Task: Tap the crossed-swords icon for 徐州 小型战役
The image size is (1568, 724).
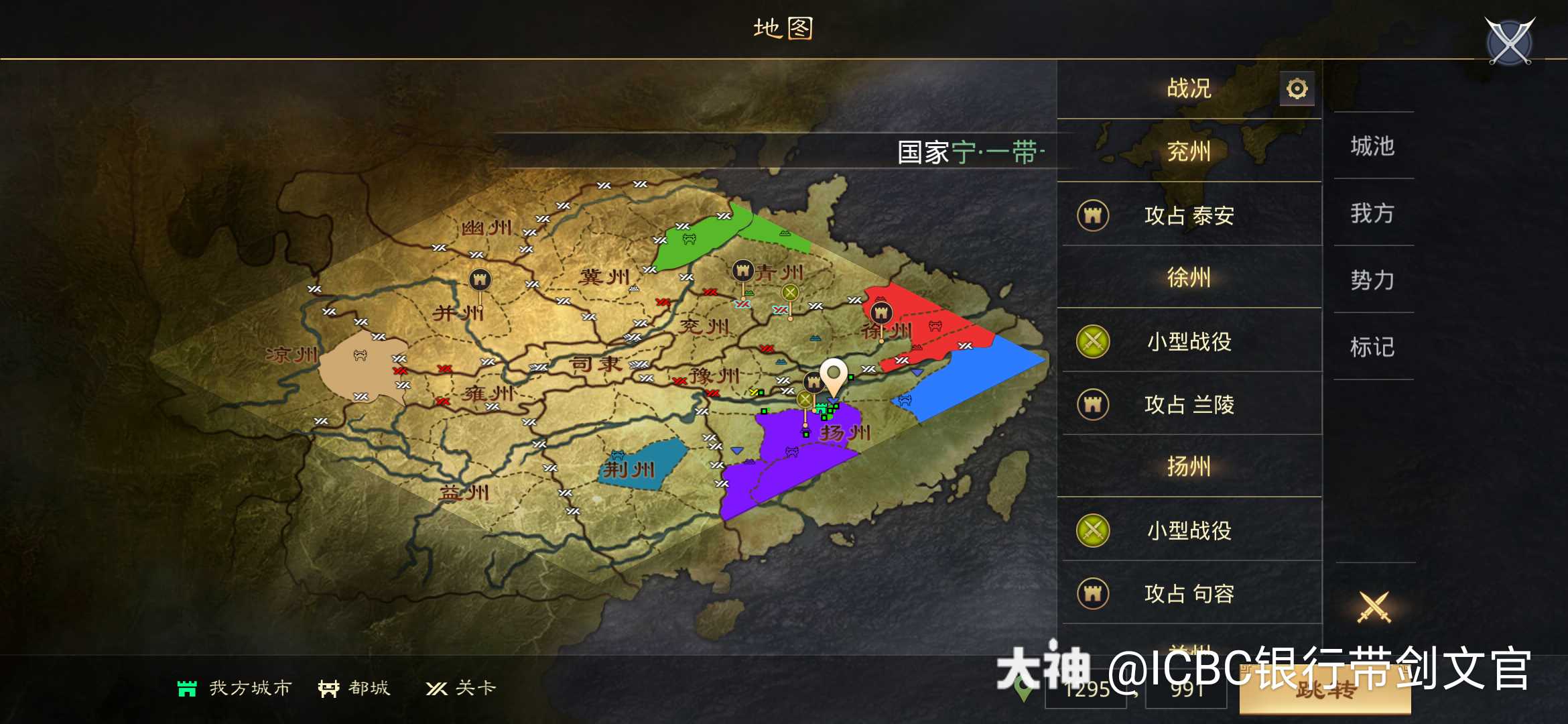Action: [x=1093, y=341]
